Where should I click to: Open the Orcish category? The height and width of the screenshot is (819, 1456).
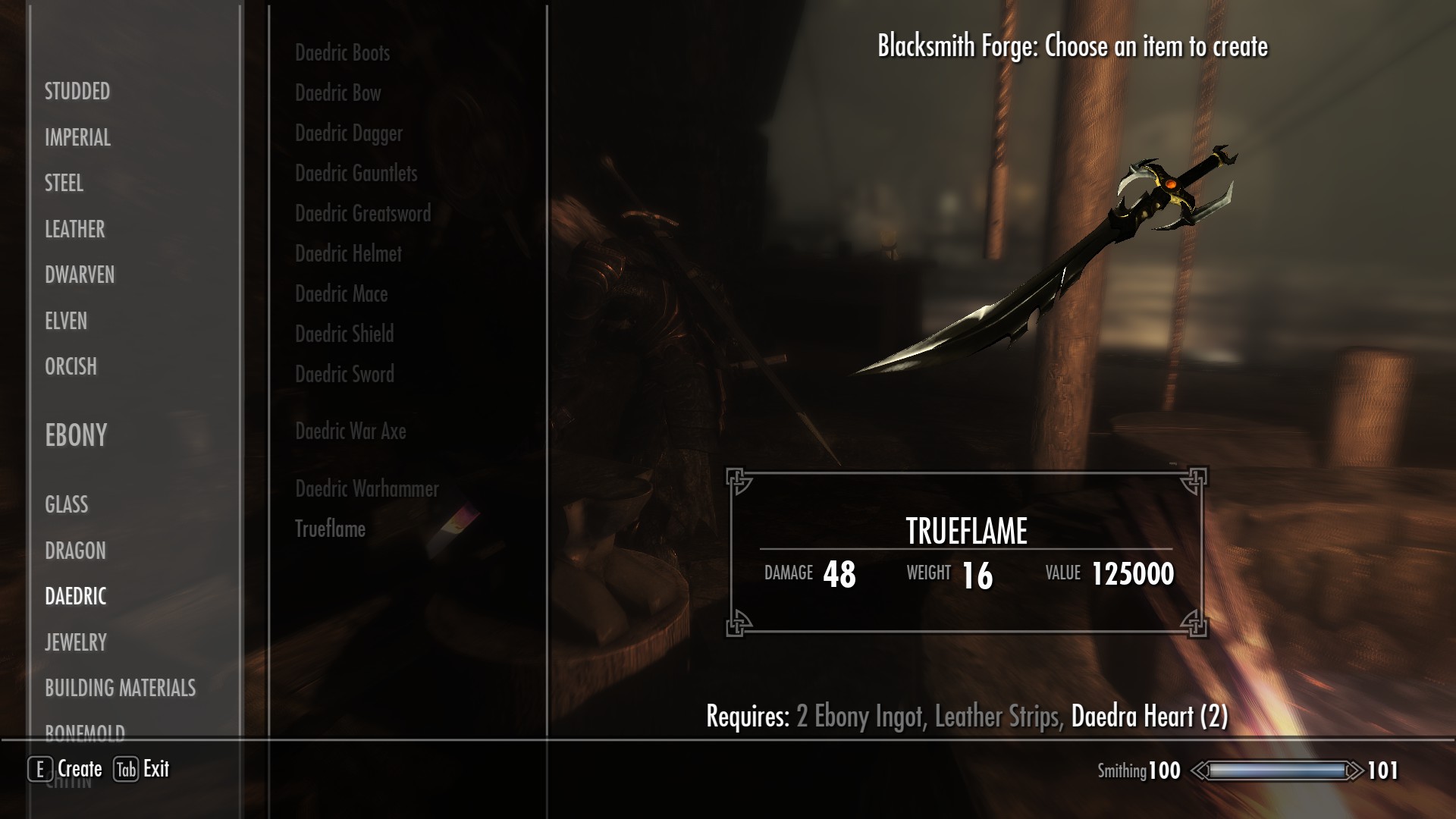tap(71, 366)
